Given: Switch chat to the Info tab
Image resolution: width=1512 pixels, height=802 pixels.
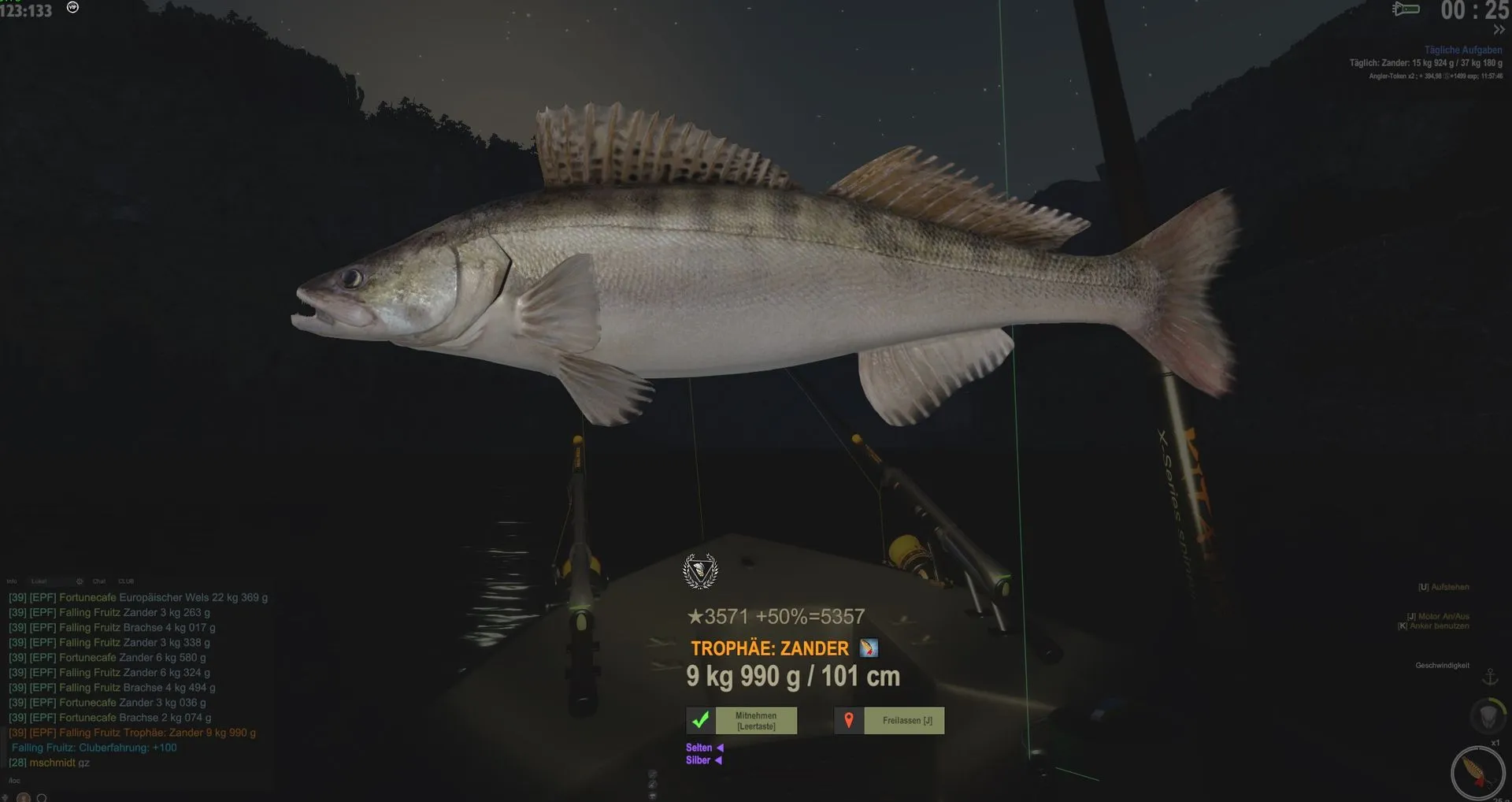Looking at the screenshot, I should [x=12, y=581].
